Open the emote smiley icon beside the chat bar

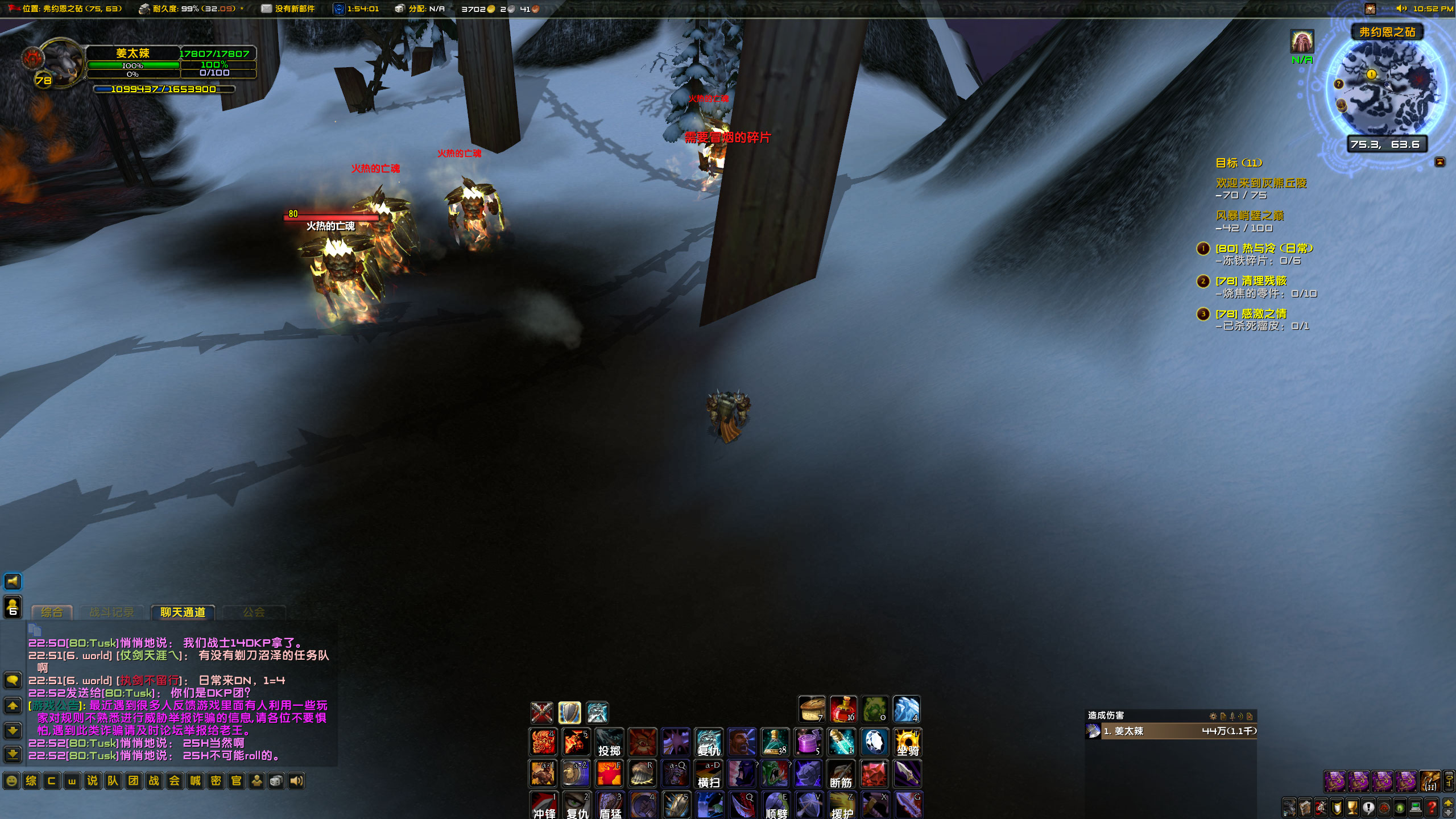(13, 781)
